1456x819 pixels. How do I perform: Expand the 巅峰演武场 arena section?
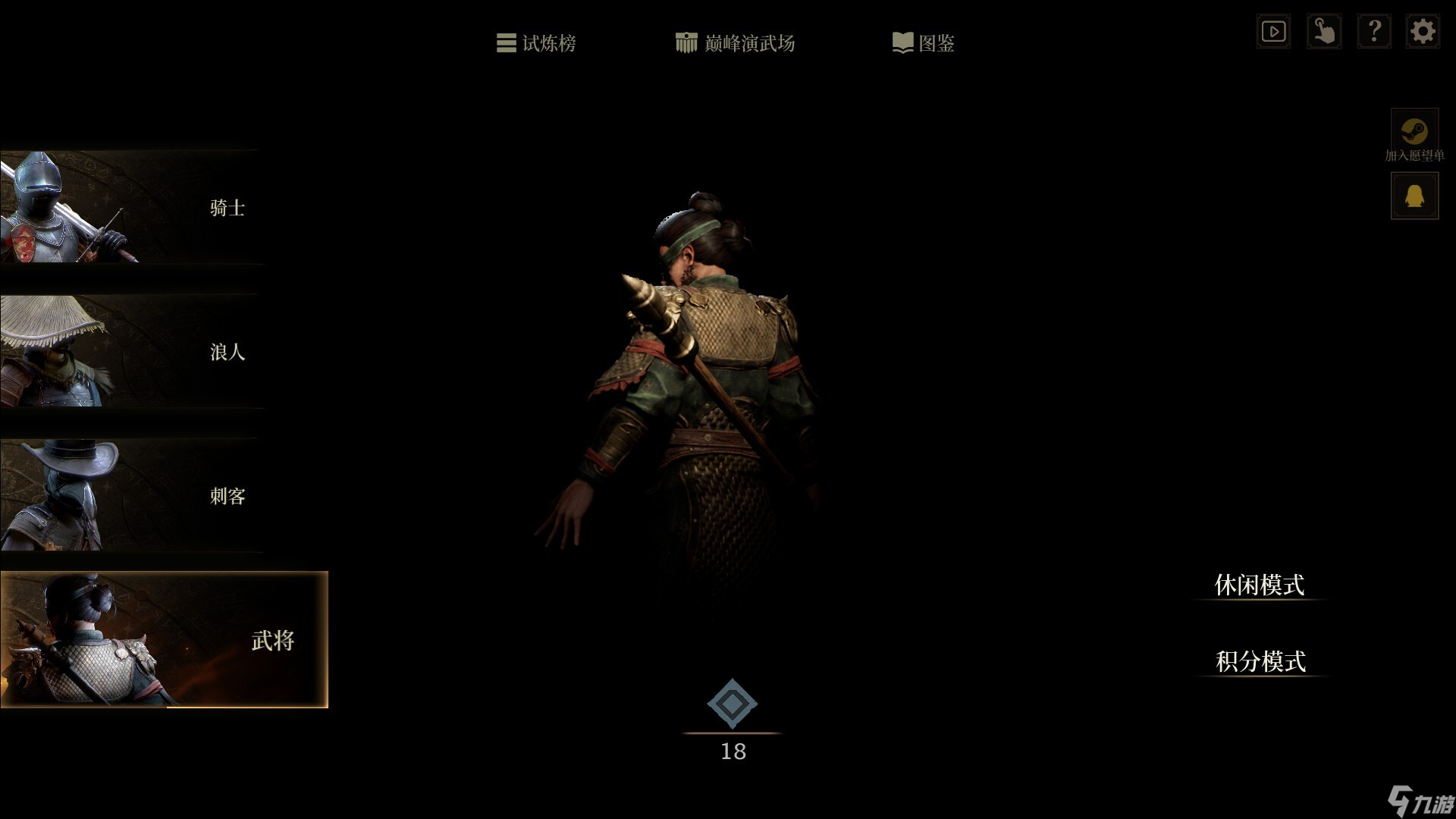(x=734, y=43)
